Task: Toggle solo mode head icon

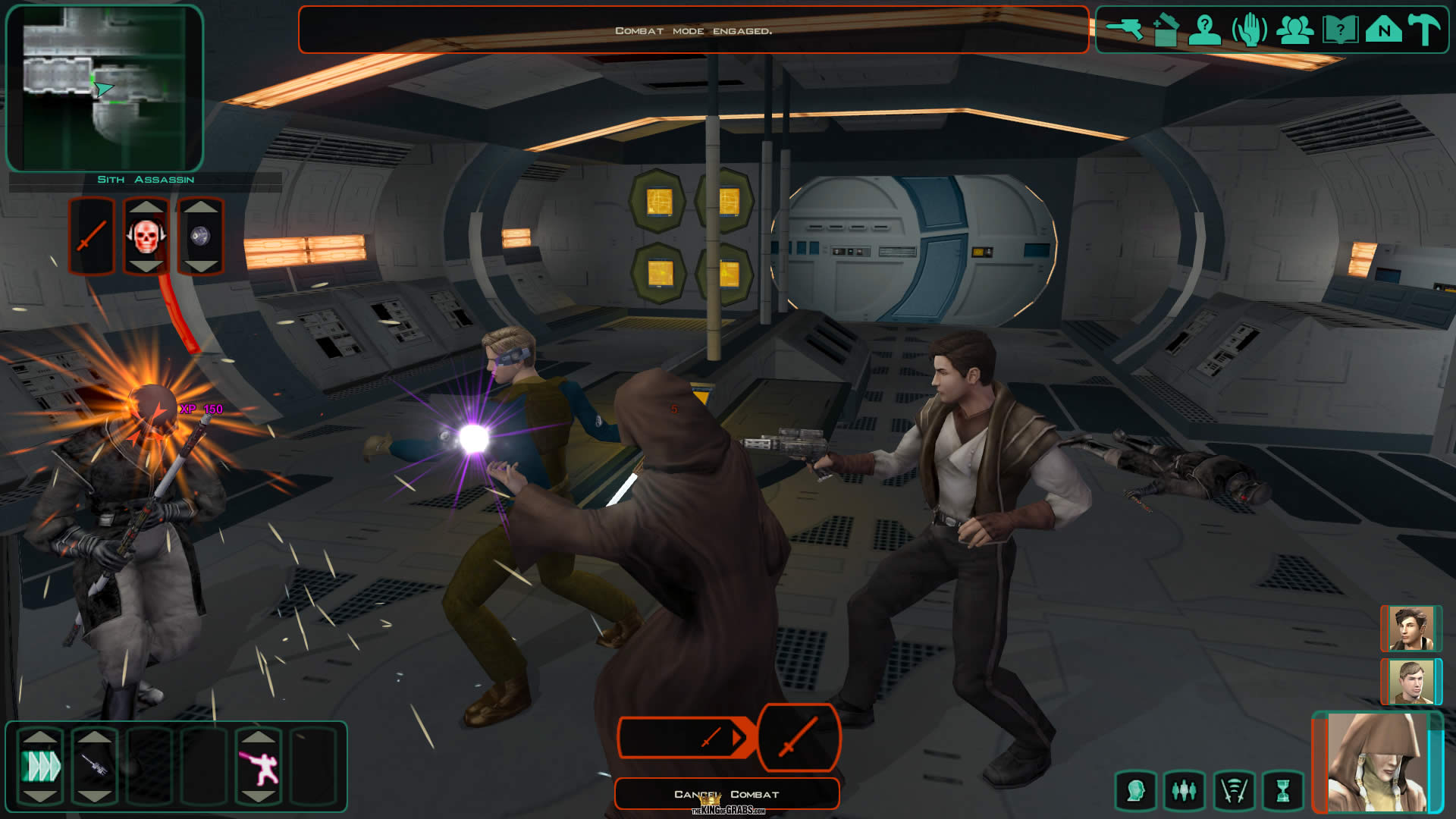Action: click(x=1135, y=792)
